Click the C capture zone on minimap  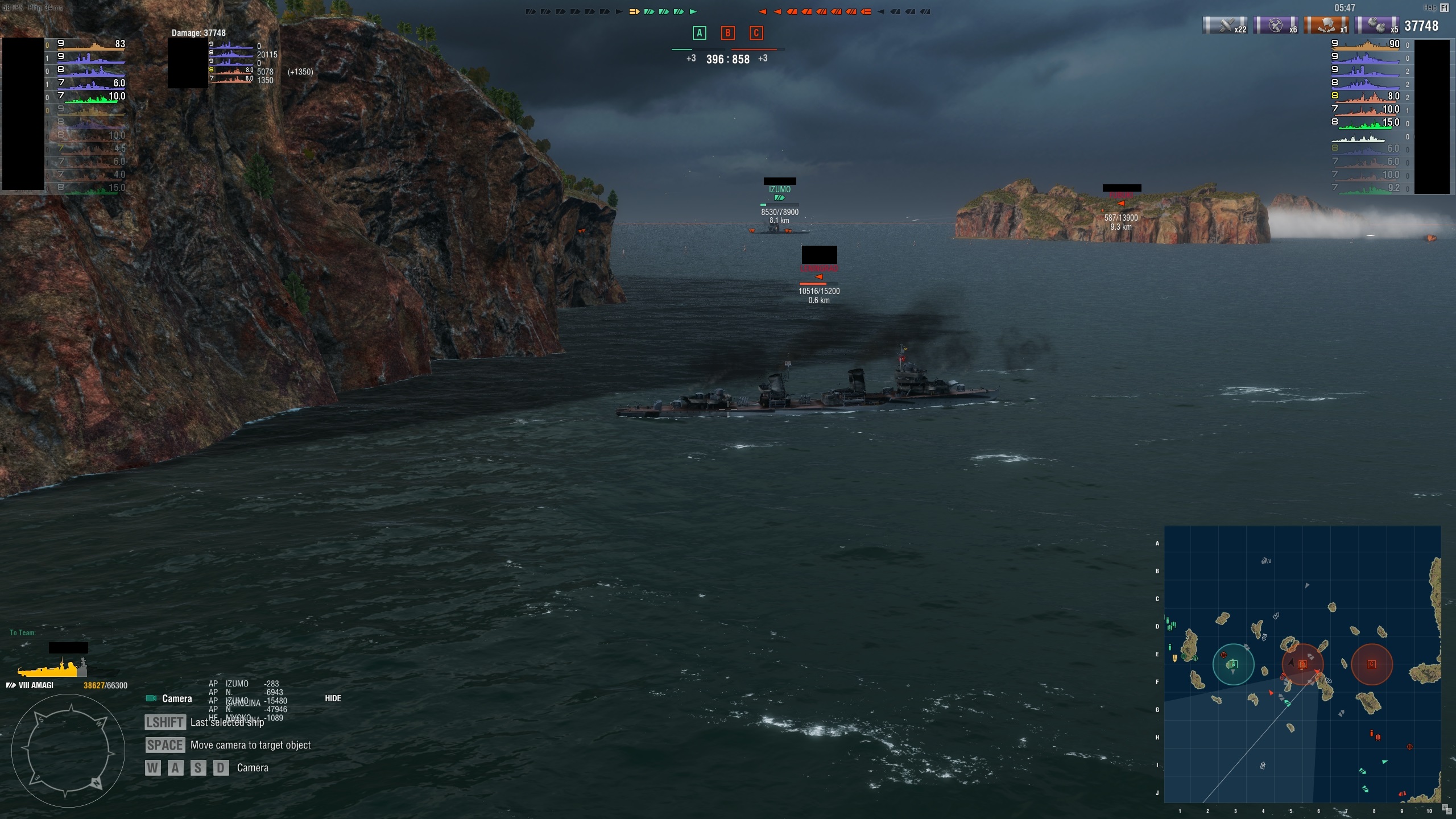coord(1371,664)
